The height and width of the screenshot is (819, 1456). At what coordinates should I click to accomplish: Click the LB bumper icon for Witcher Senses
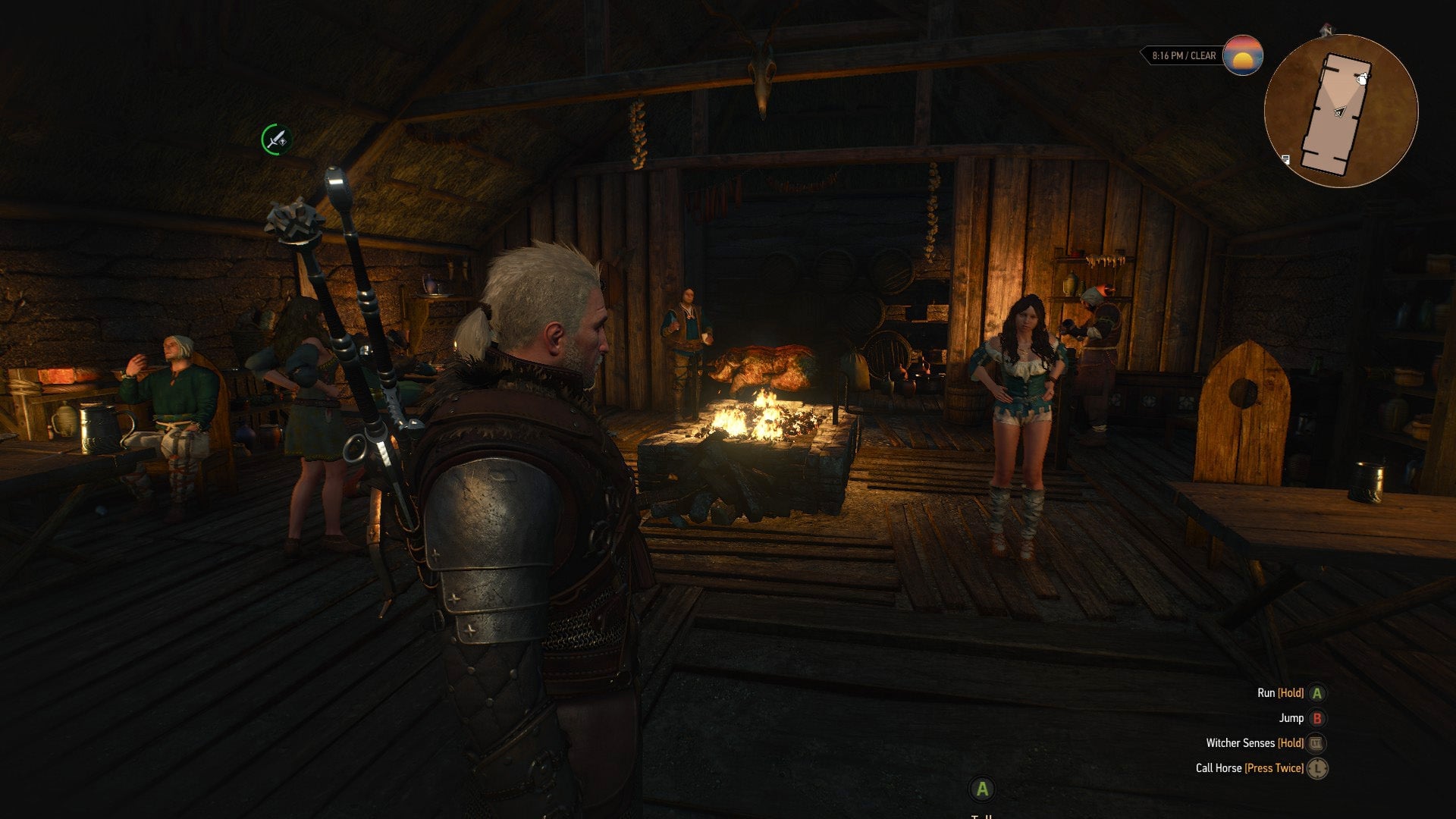point(1316,743)
